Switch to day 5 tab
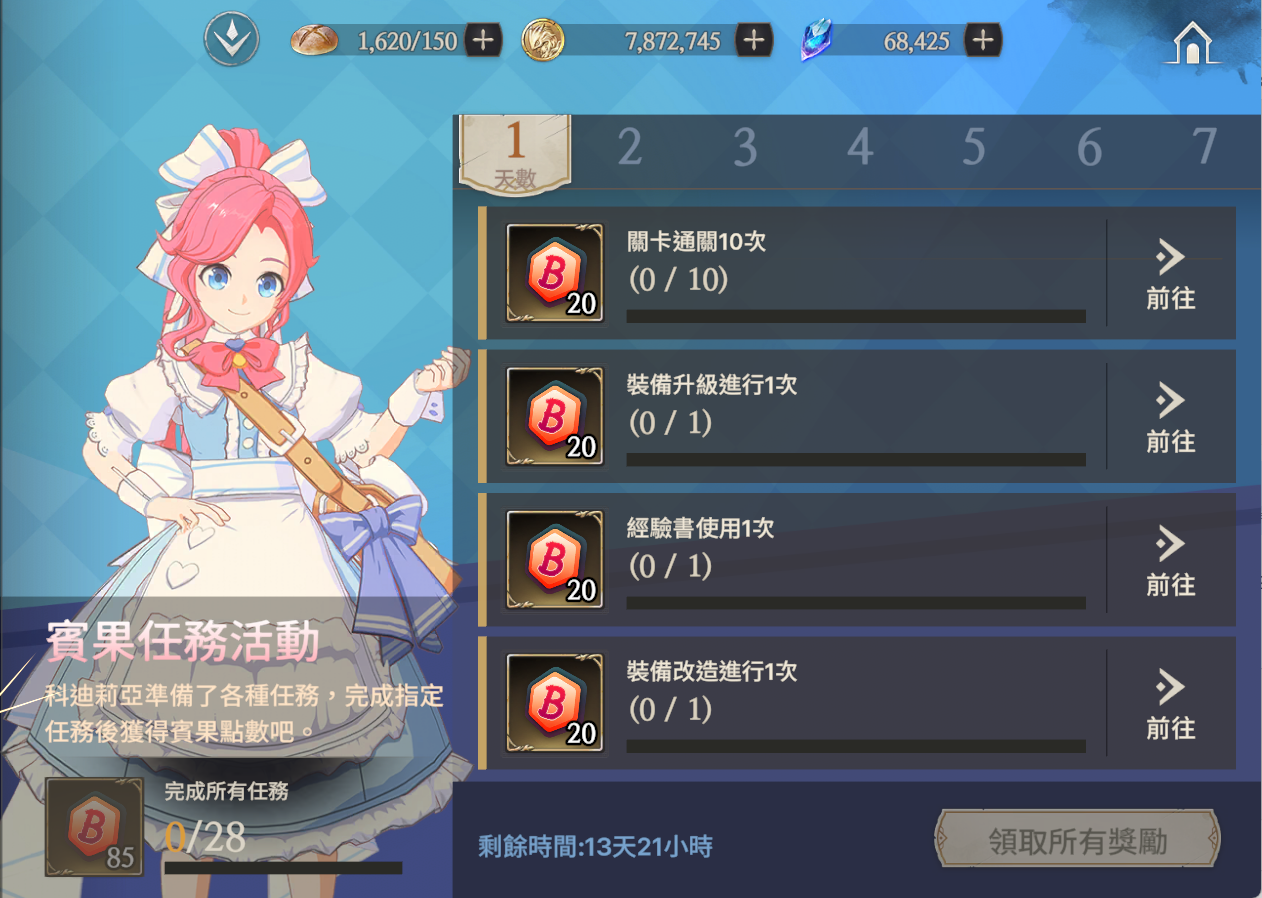The width and height of the screenshot is (1262, 898). [x=974, y=148]
